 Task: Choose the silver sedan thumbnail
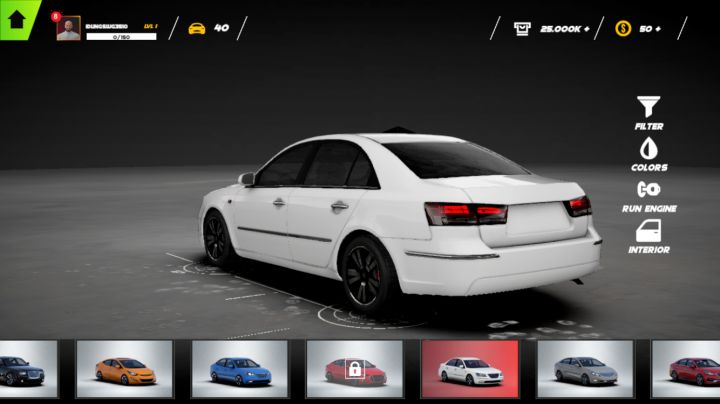[584, 369]
